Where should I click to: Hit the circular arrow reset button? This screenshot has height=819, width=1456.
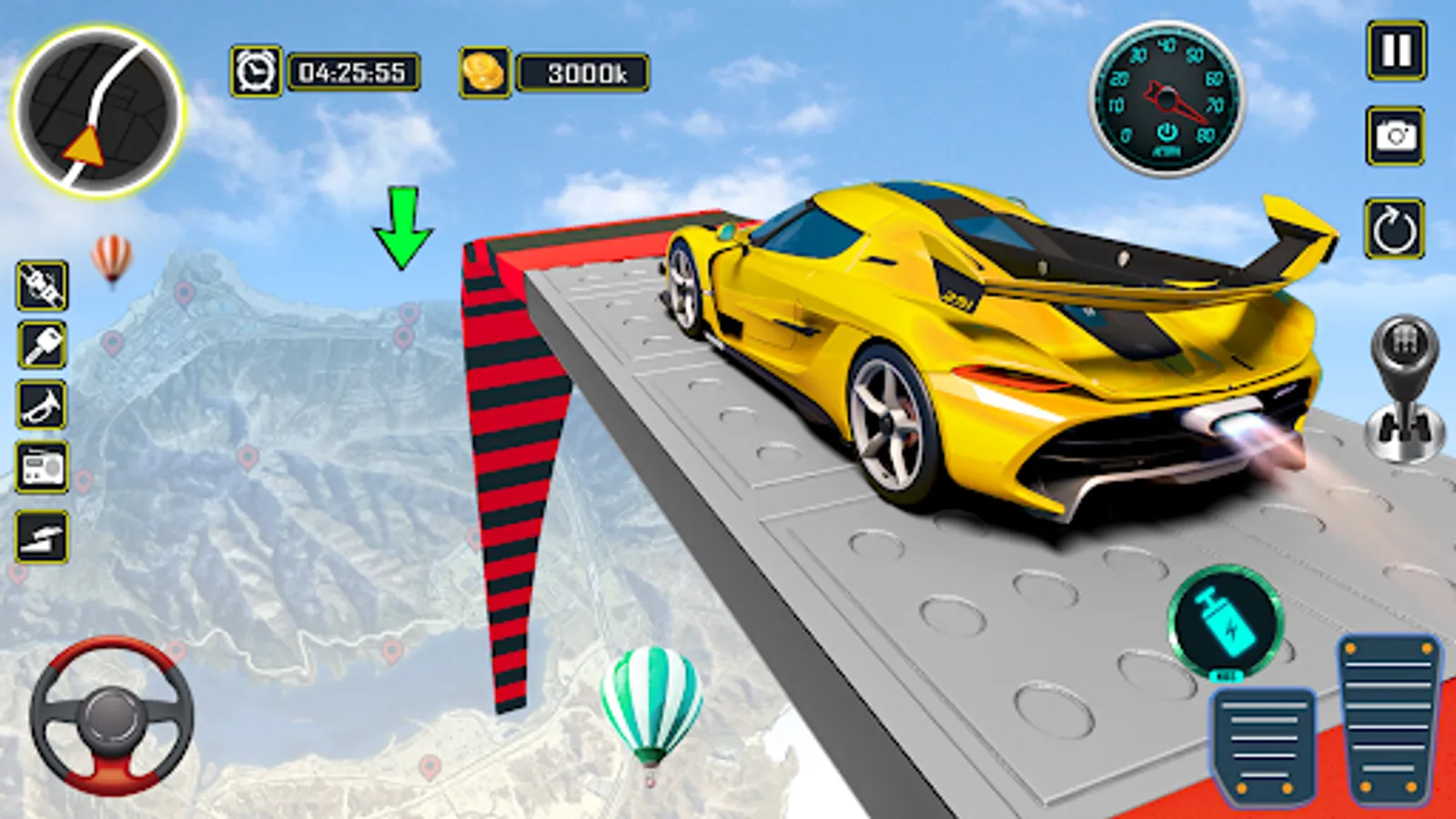1394,229
